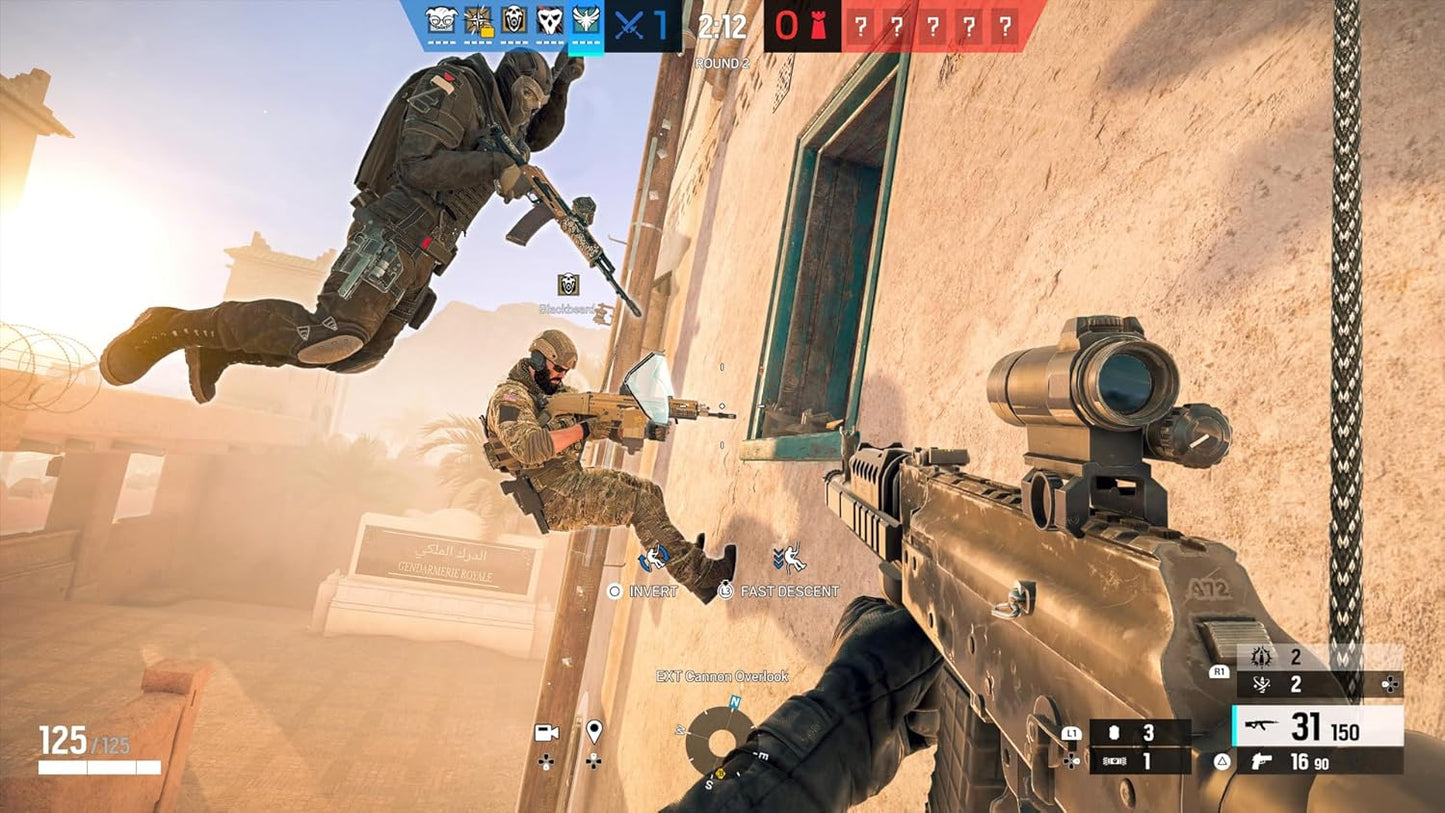Click the EXT Cannon Overlook location label

pos(723,676)
